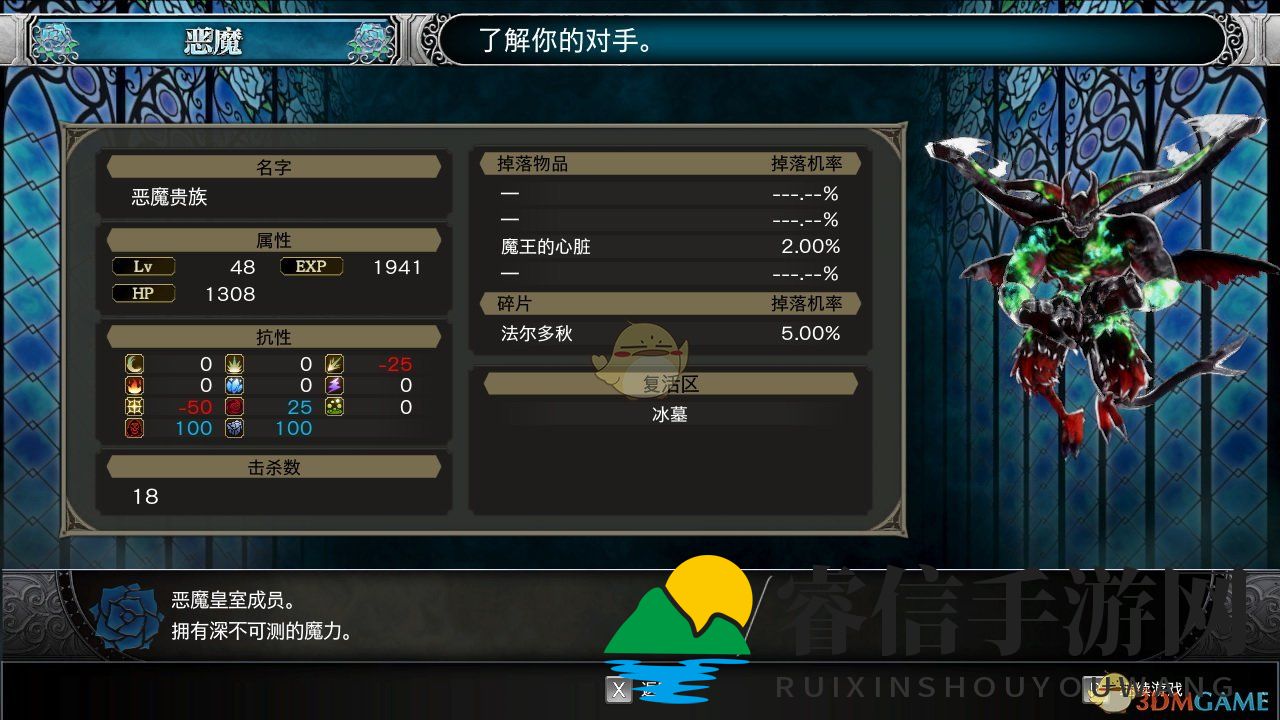Expand the 抗性 resistance panel header

click(x=273, y=336)
